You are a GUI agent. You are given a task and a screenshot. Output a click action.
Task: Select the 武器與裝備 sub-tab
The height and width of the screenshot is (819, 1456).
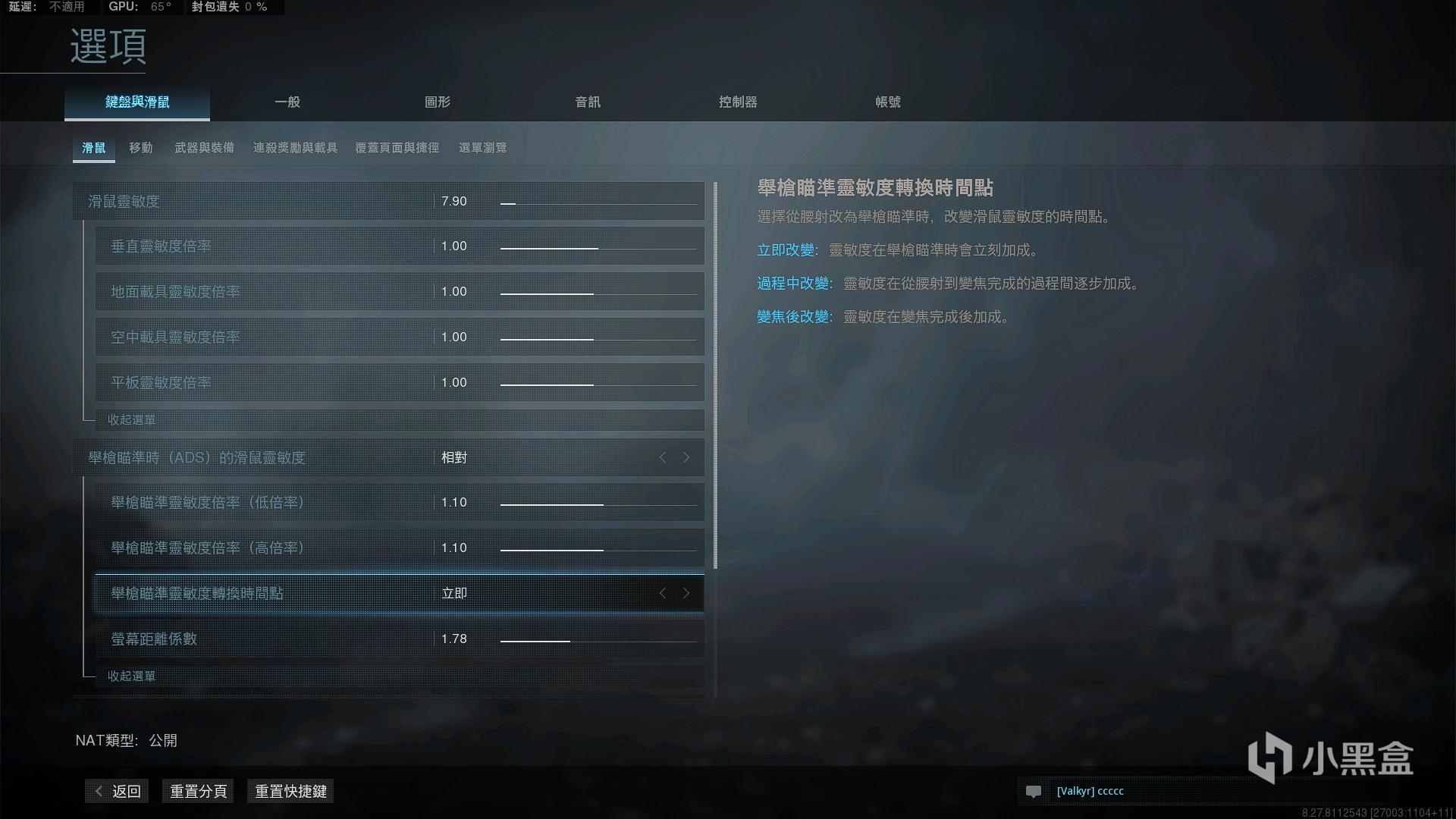click(x=206, y=147)
